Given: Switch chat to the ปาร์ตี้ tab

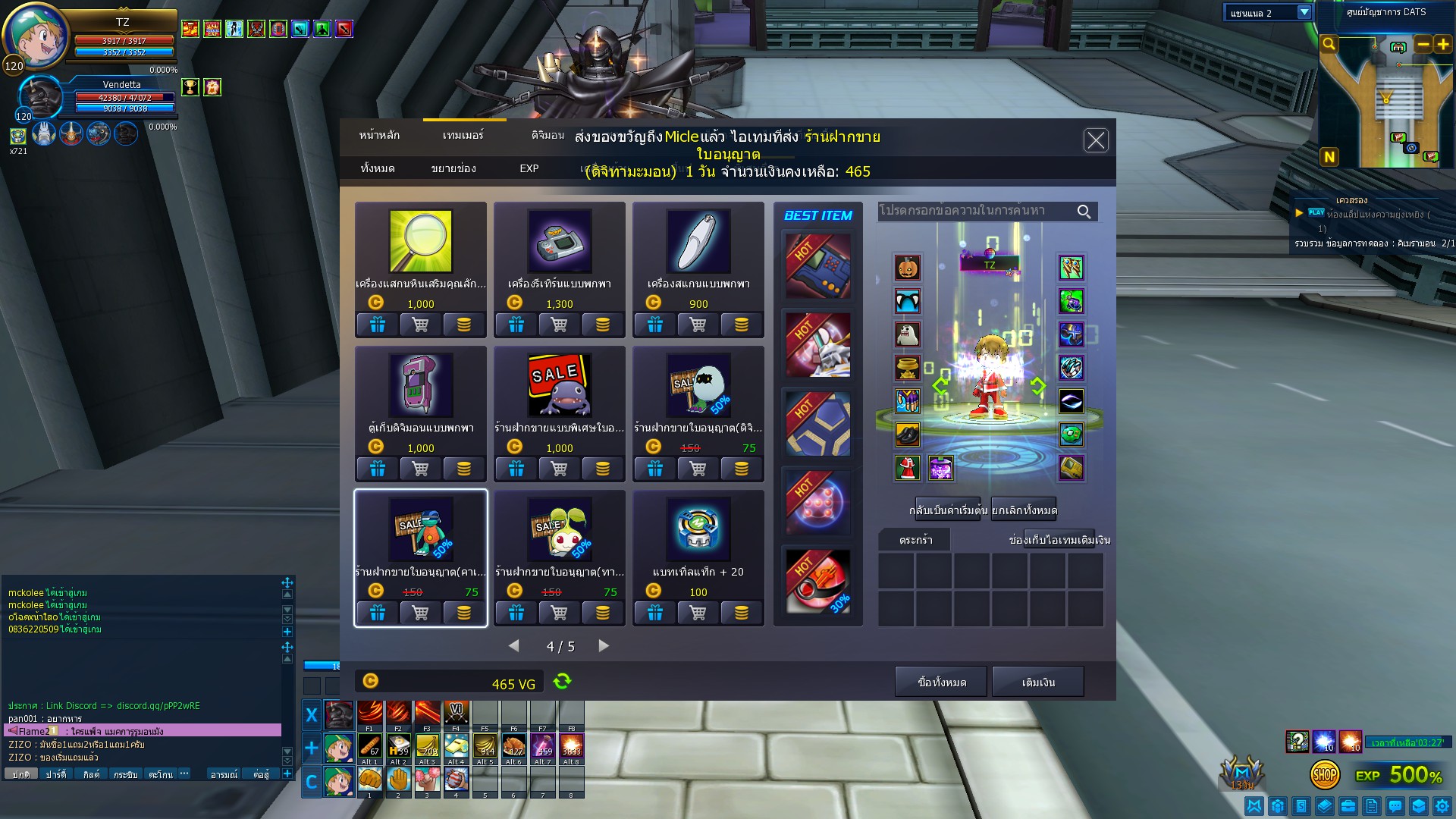Looking at the screenshot, I should 56,774.
